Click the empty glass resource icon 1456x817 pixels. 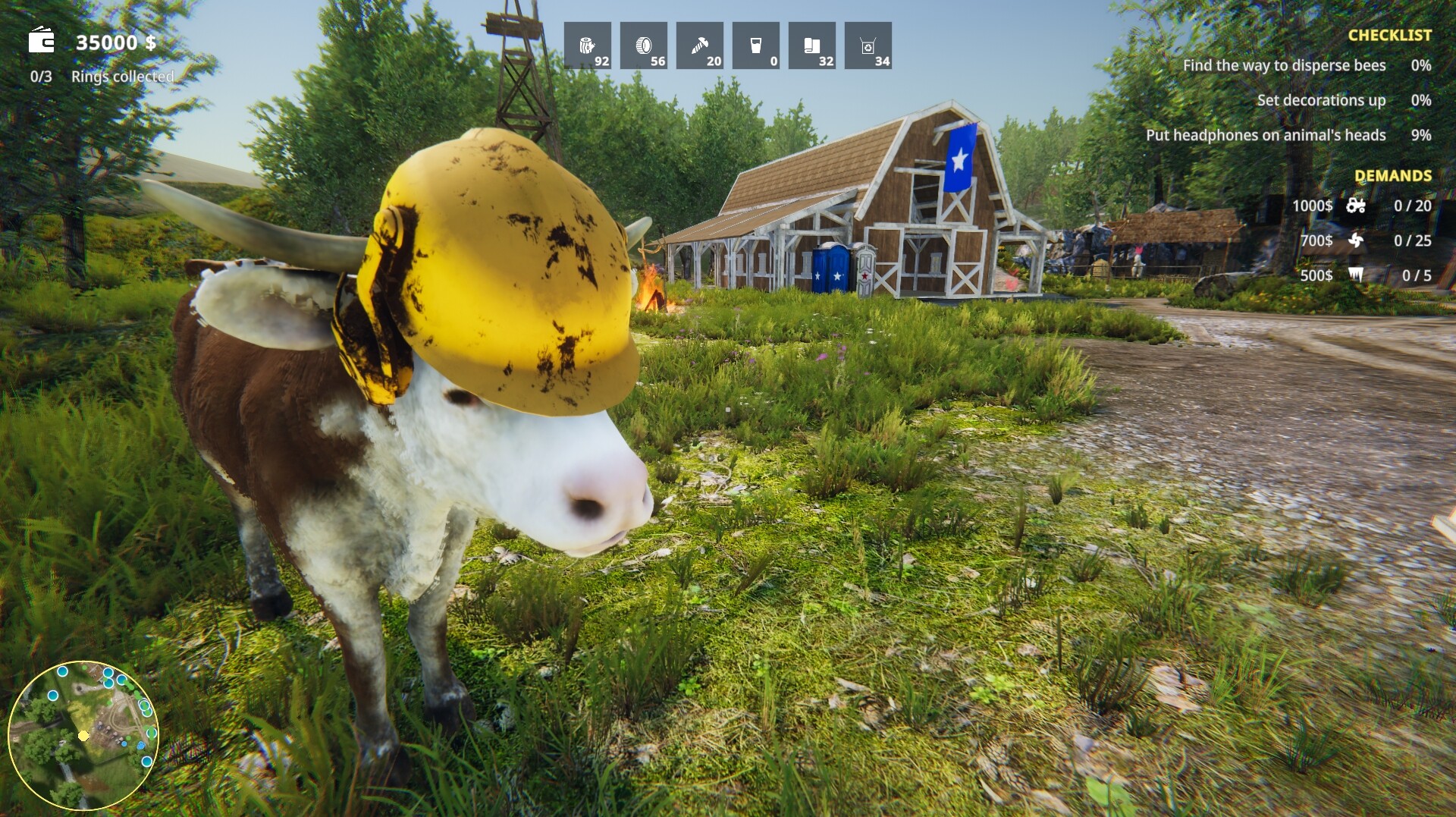[756, 46]
